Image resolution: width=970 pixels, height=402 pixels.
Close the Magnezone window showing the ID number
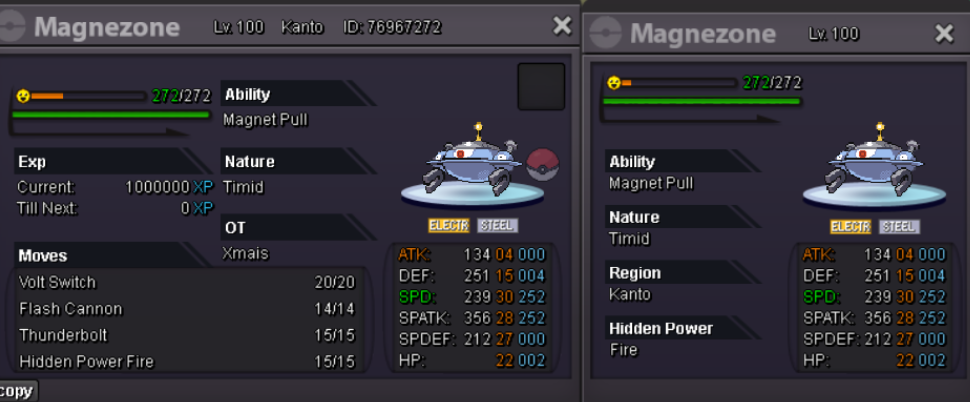coord(562,27)
